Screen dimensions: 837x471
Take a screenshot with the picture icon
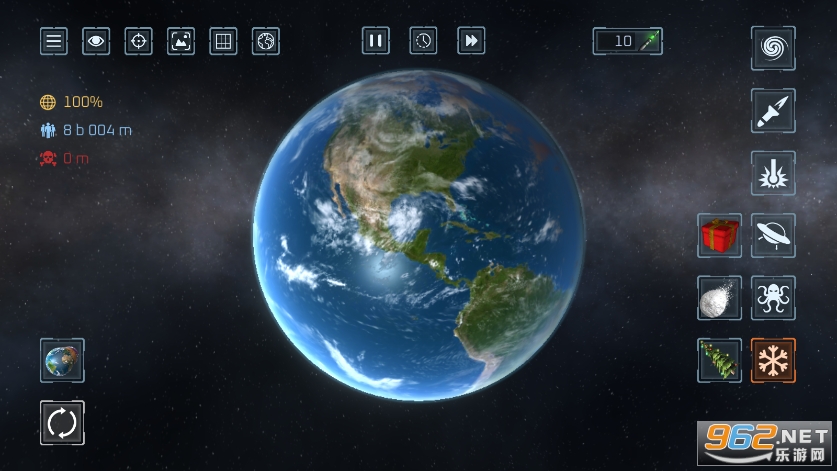tap(181, 41)
